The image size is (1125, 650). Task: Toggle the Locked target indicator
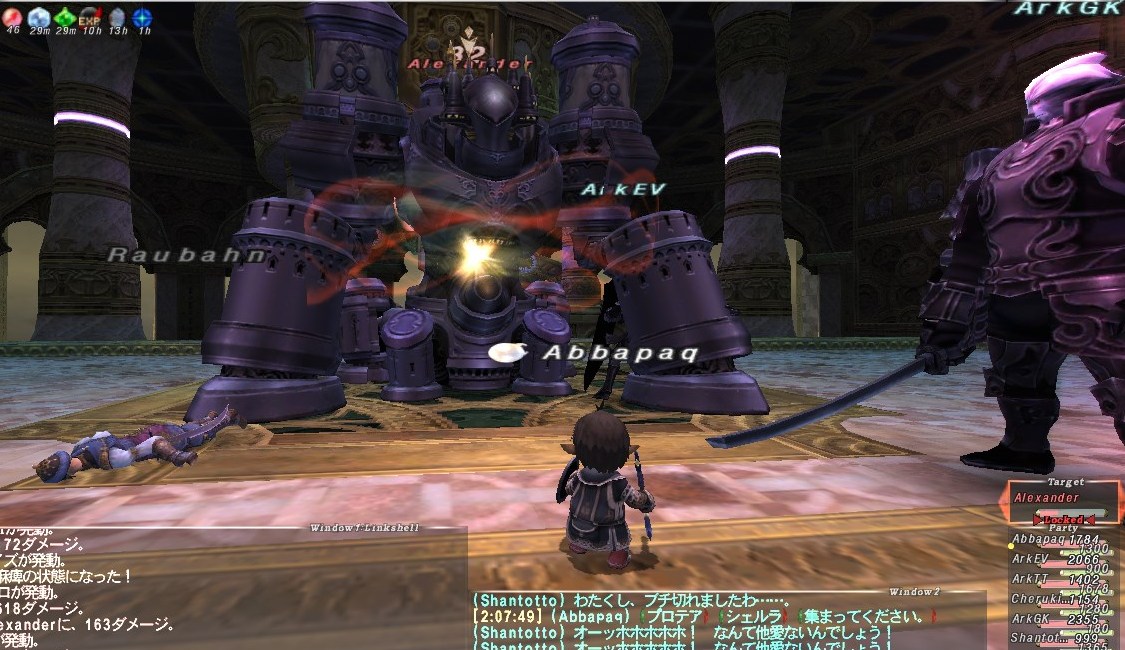(x=1064, y=520)
